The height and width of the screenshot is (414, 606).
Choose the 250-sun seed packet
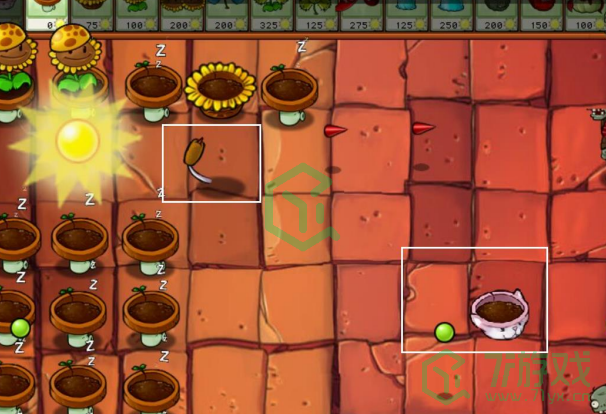451,13
